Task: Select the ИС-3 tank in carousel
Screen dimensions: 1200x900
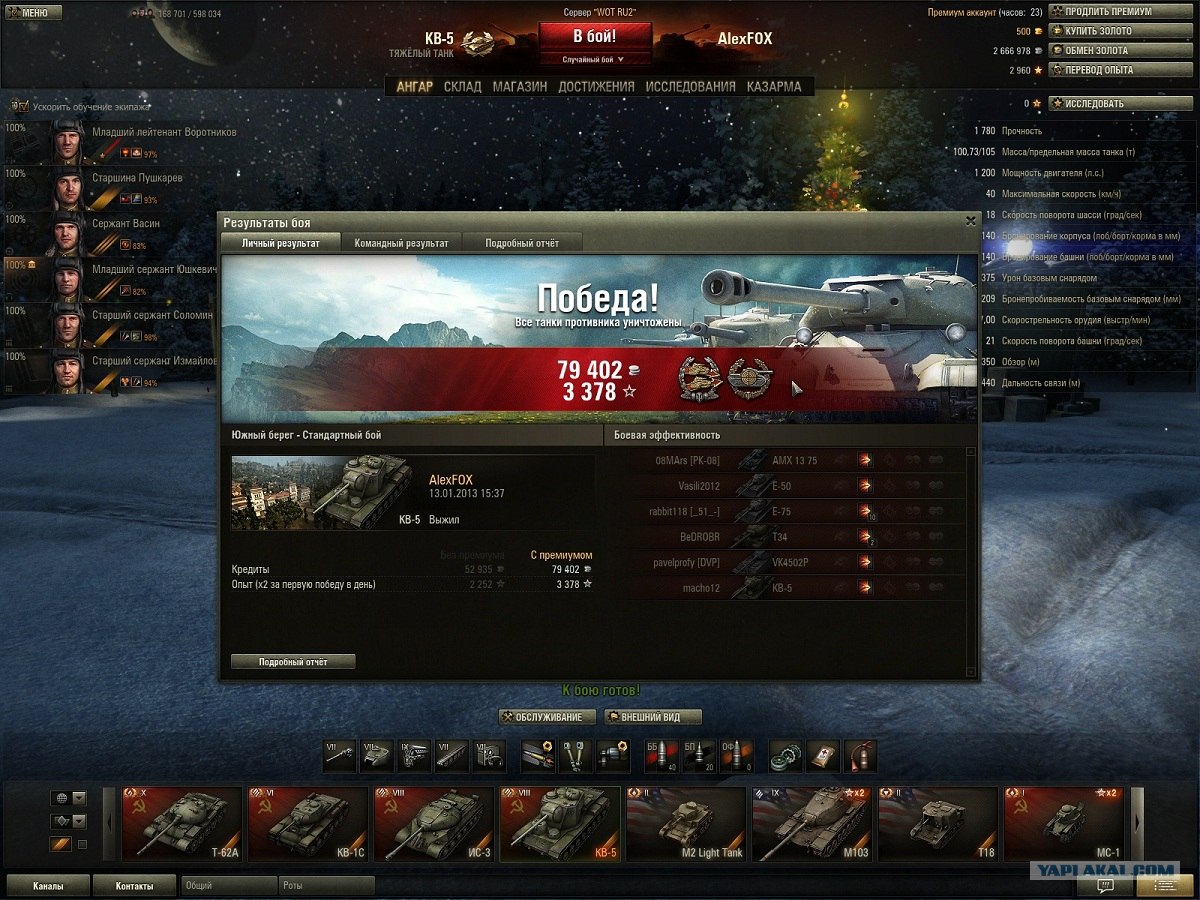Action: 434,824
